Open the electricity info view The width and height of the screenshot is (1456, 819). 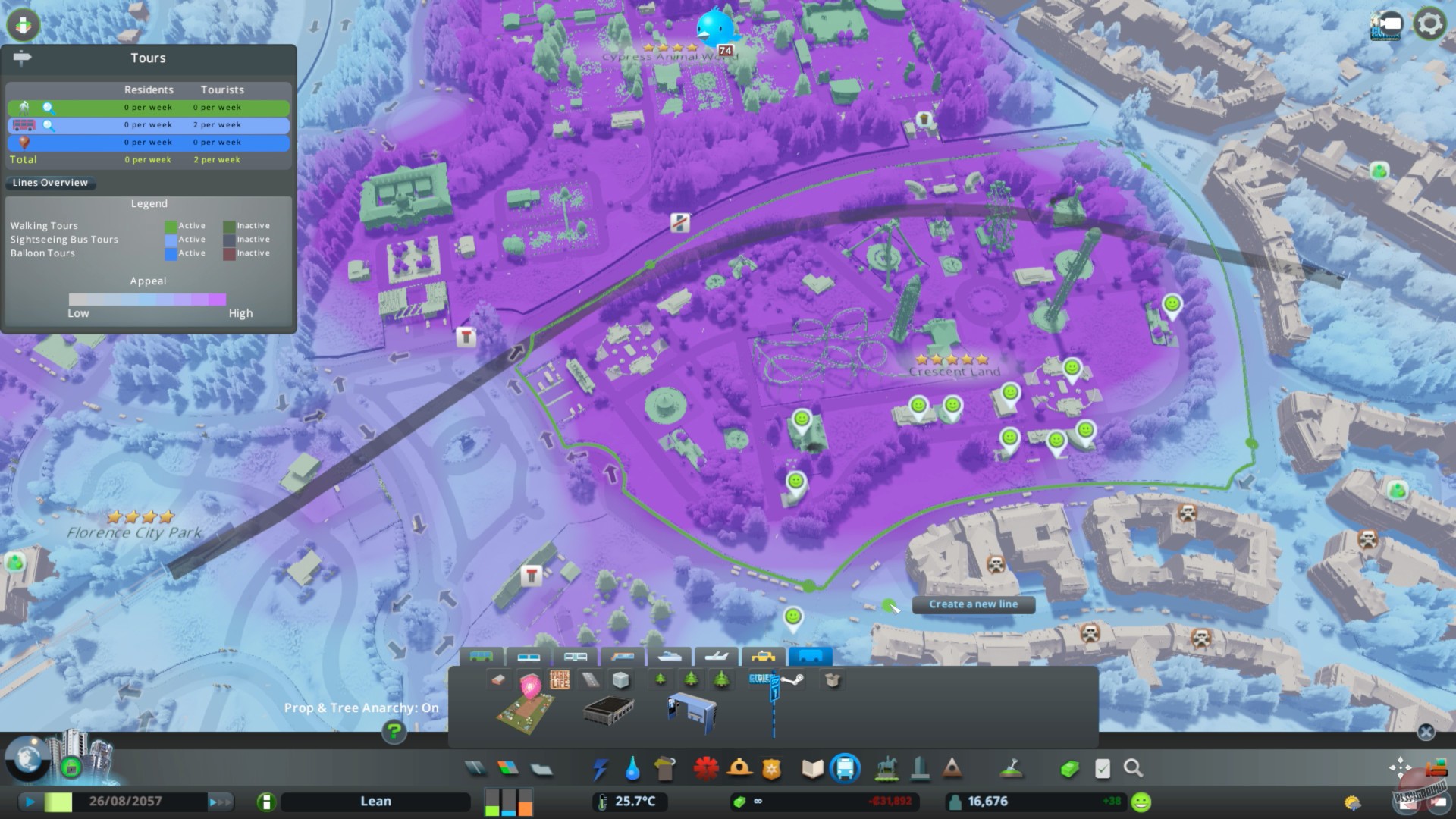point(601,769)
